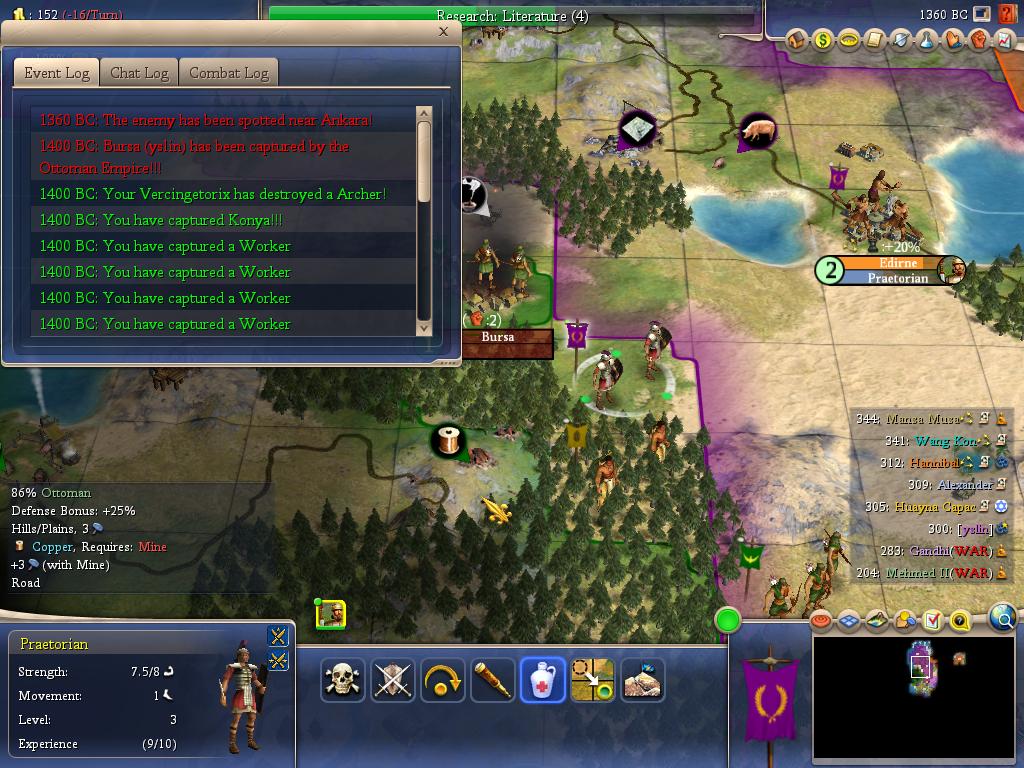
Task: Close the event log window
Action: tap(443, 31)
